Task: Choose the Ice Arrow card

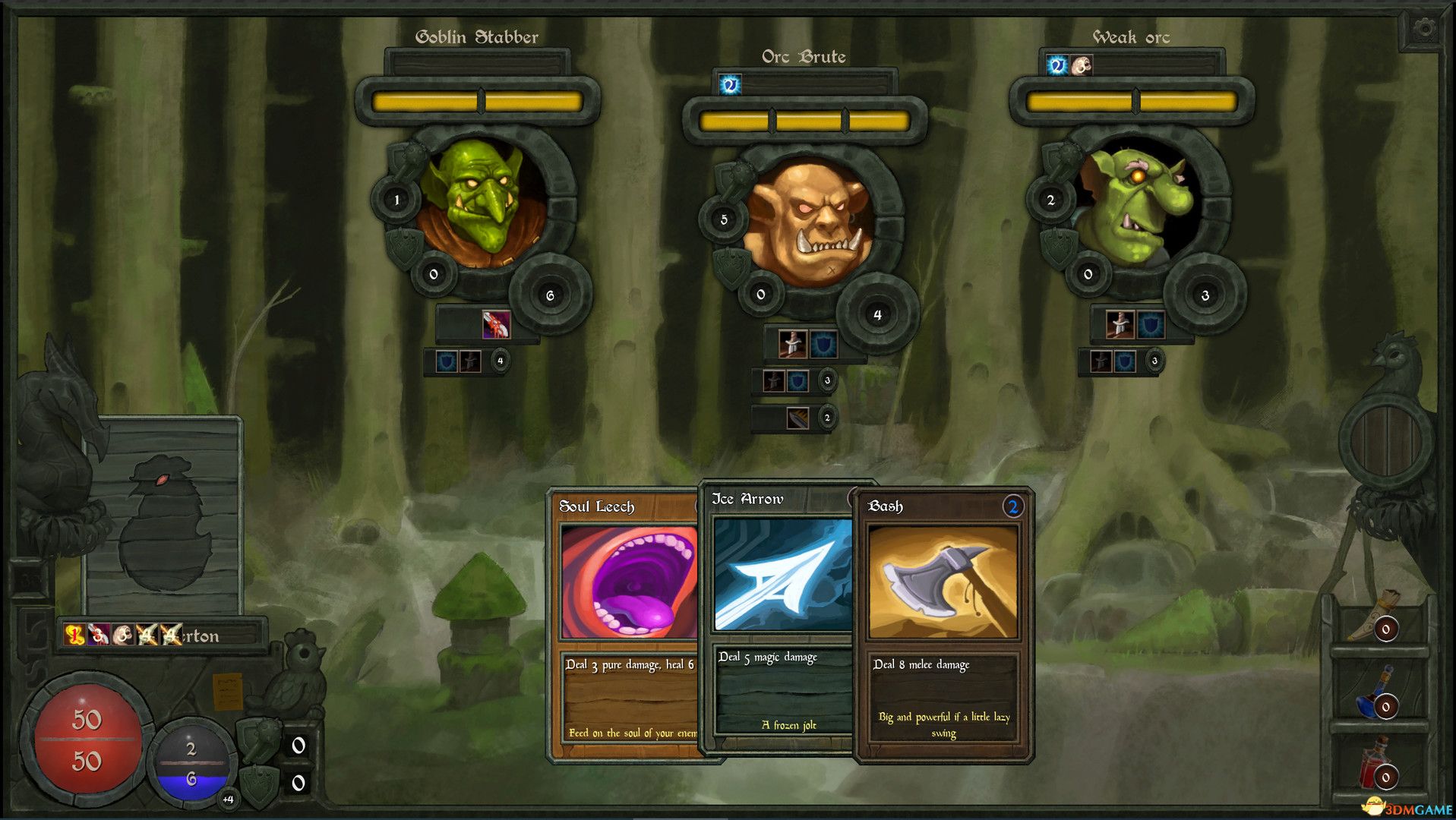Action: pyautogui.click(x=782, y=615)
